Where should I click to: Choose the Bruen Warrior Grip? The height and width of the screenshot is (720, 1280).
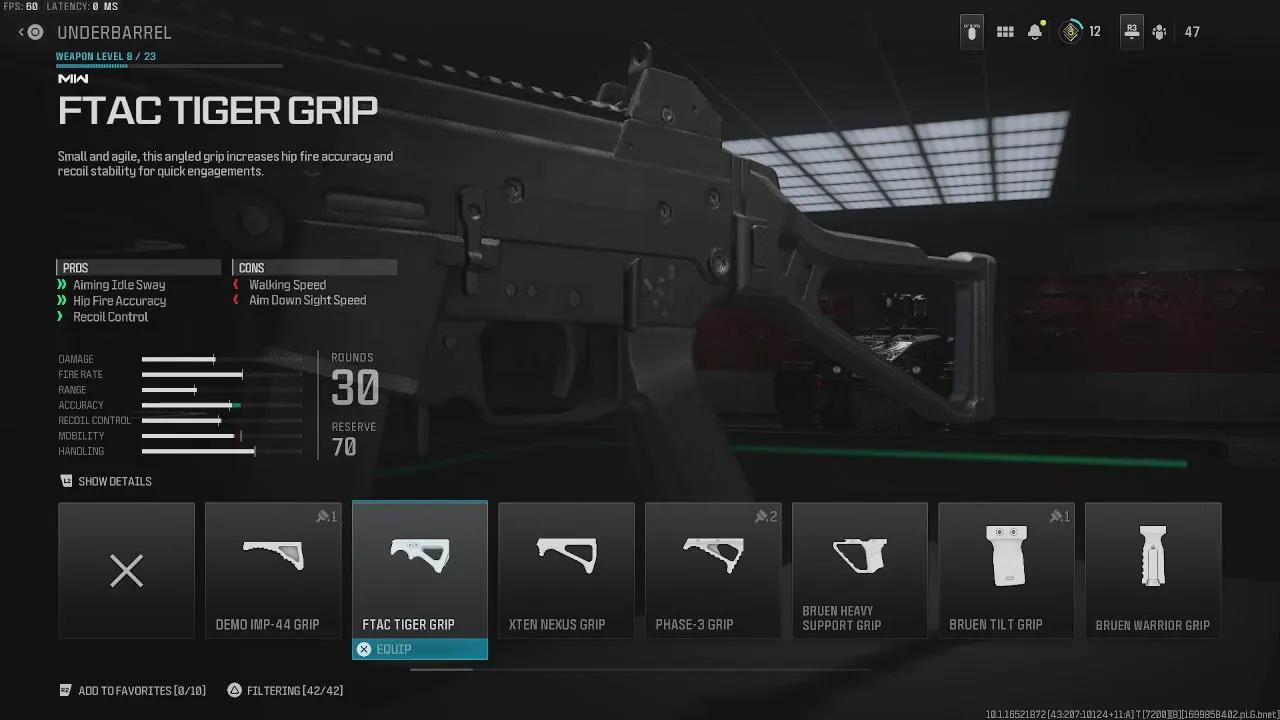click(1153, 571)
